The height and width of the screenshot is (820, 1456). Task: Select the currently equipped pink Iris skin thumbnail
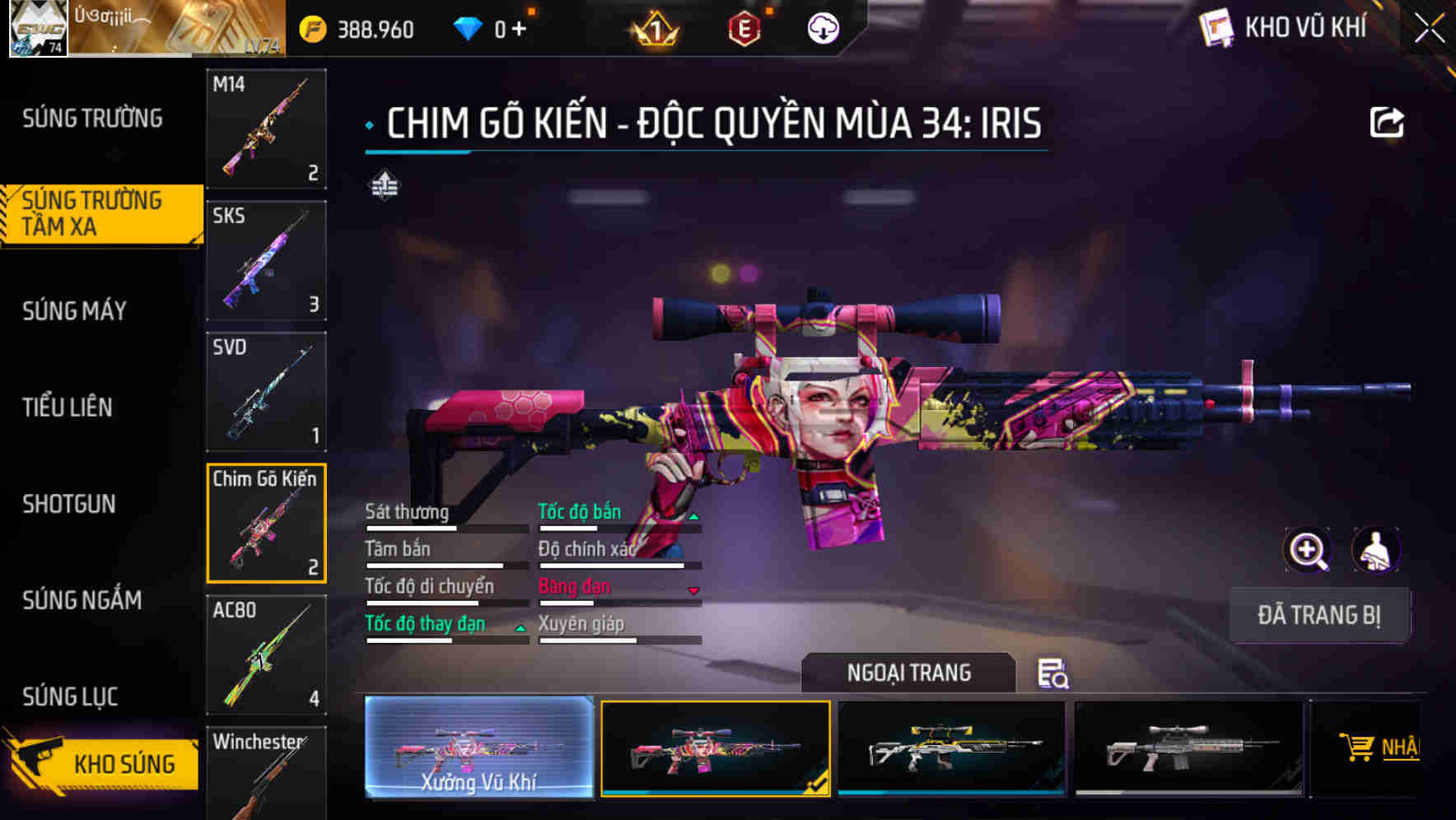(715, 749)
